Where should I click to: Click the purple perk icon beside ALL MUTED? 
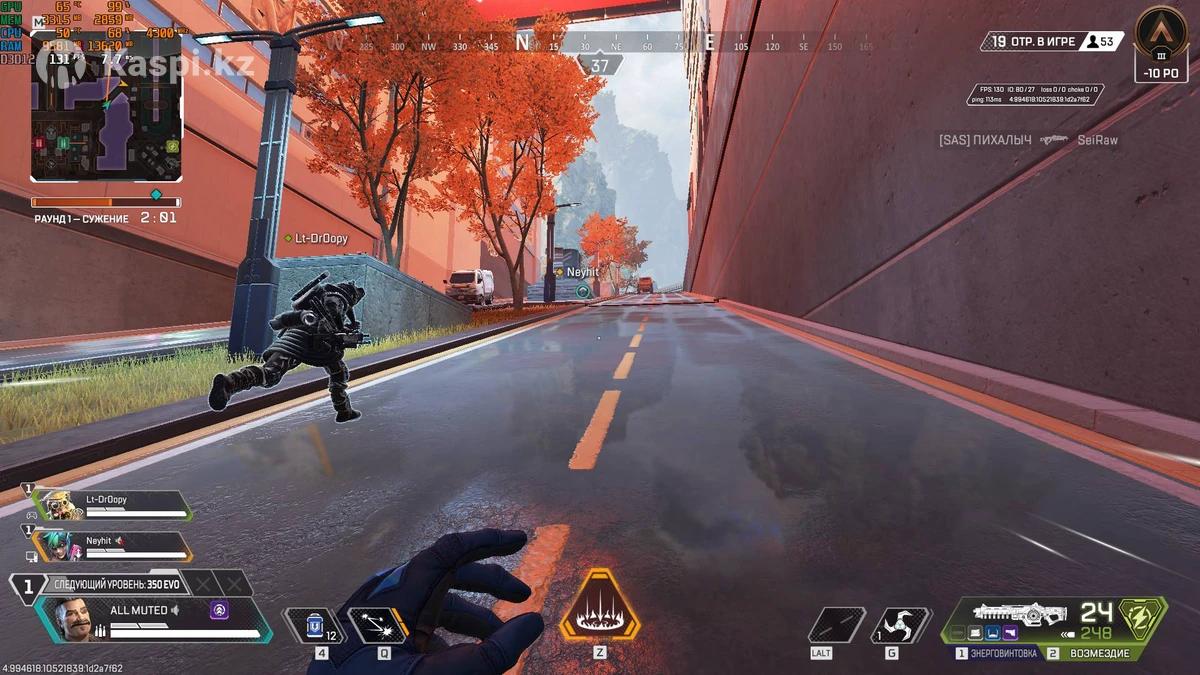click(219, 609)
